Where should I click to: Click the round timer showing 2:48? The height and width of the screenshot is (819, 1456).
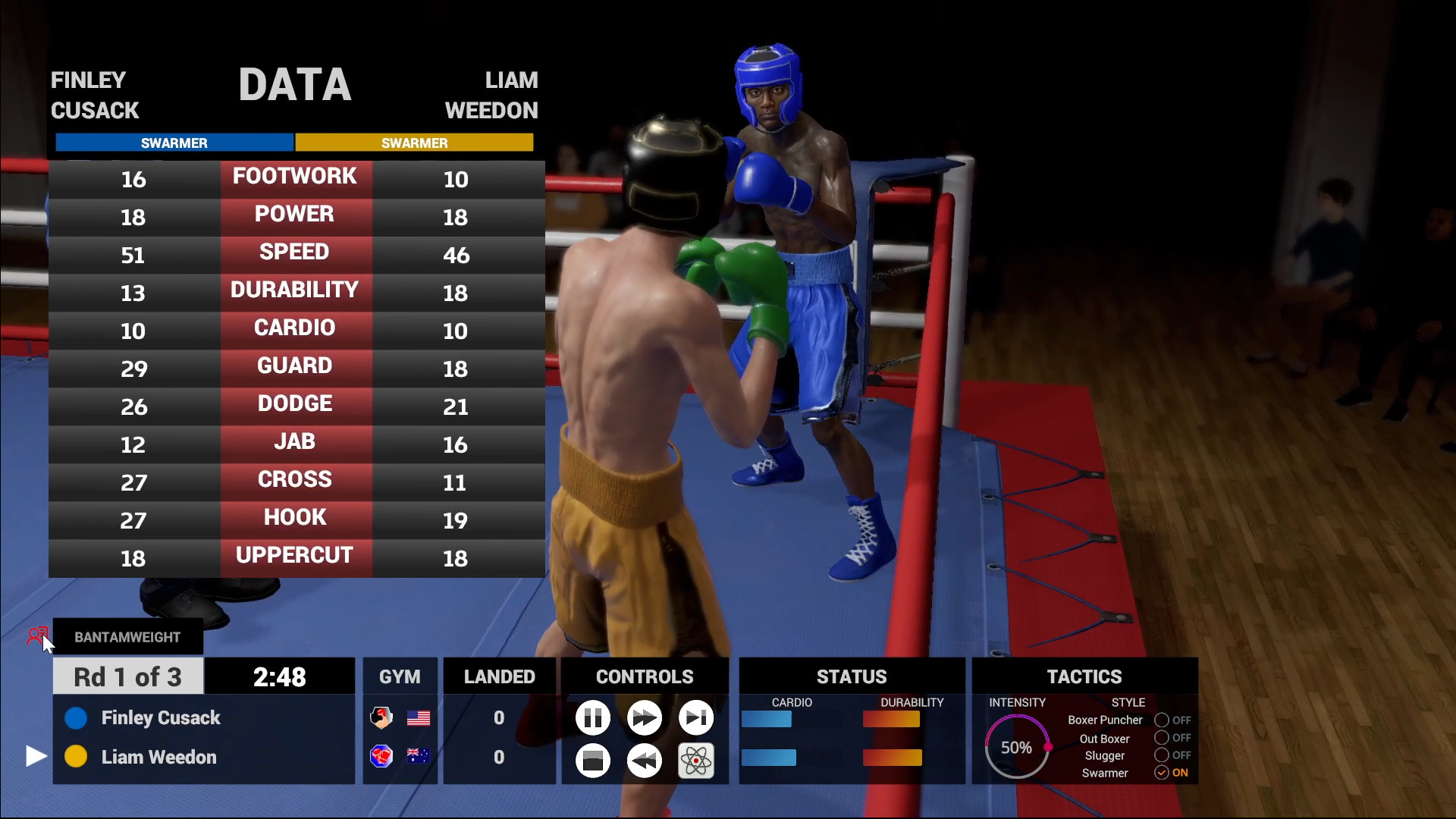(279, 676)
